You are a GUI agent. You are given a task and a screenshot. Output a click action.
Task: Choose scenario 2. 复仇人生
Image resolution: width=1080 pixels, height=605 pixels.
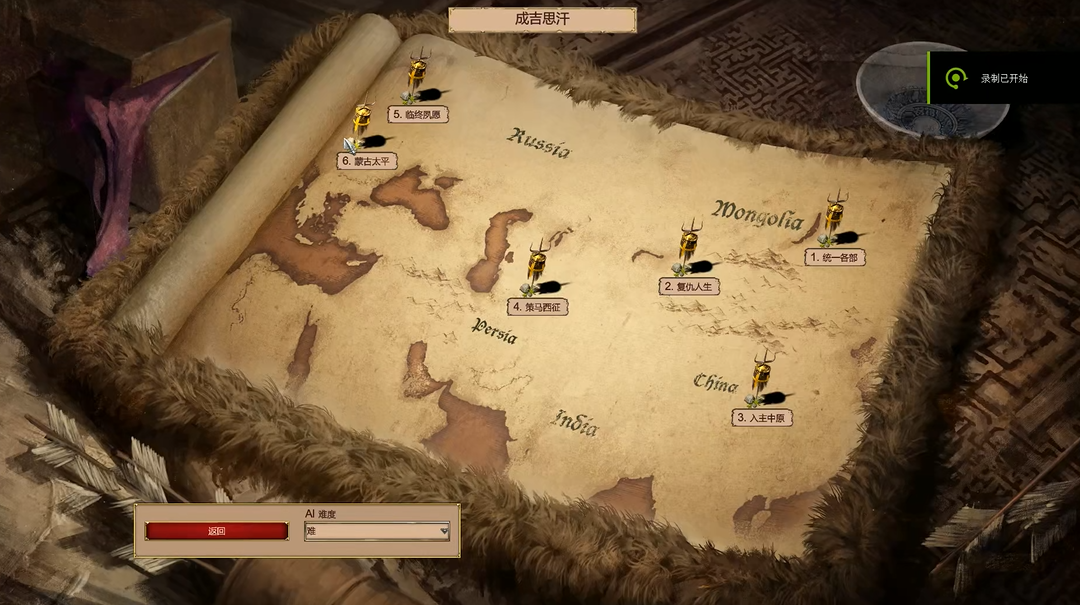coord(690,286)
